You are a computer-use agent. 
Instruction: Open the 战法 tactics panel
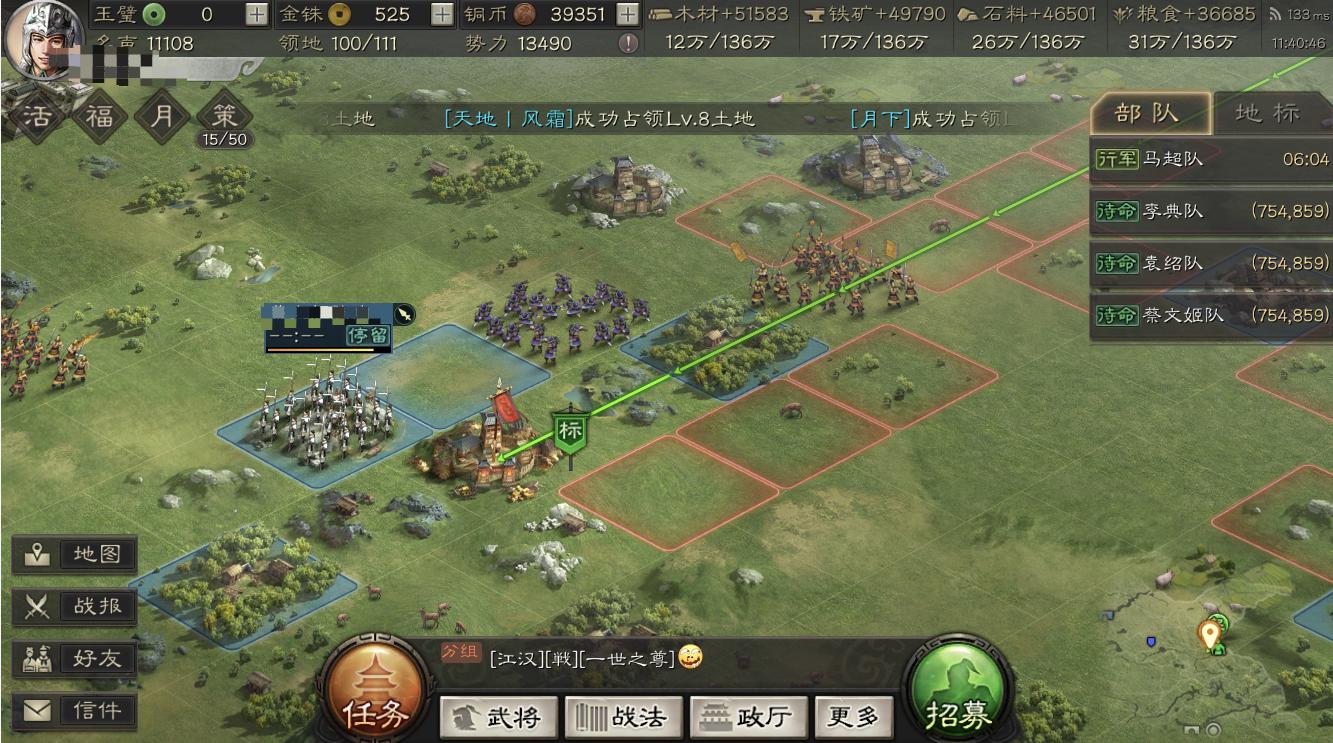pos(624,715)
